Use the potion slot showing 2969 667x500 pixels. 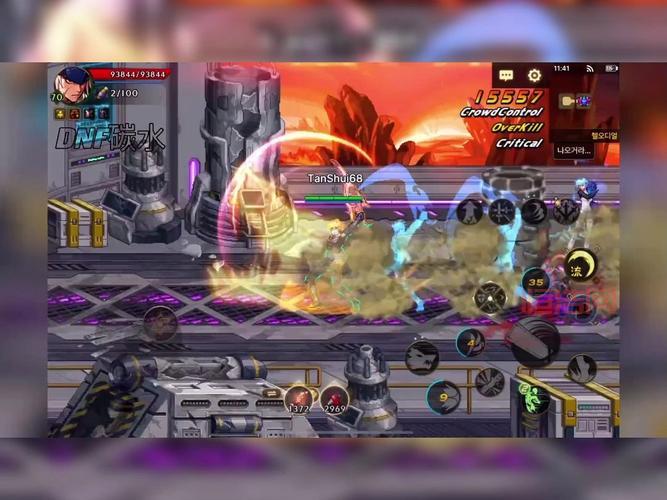click(x=333, y=398)
